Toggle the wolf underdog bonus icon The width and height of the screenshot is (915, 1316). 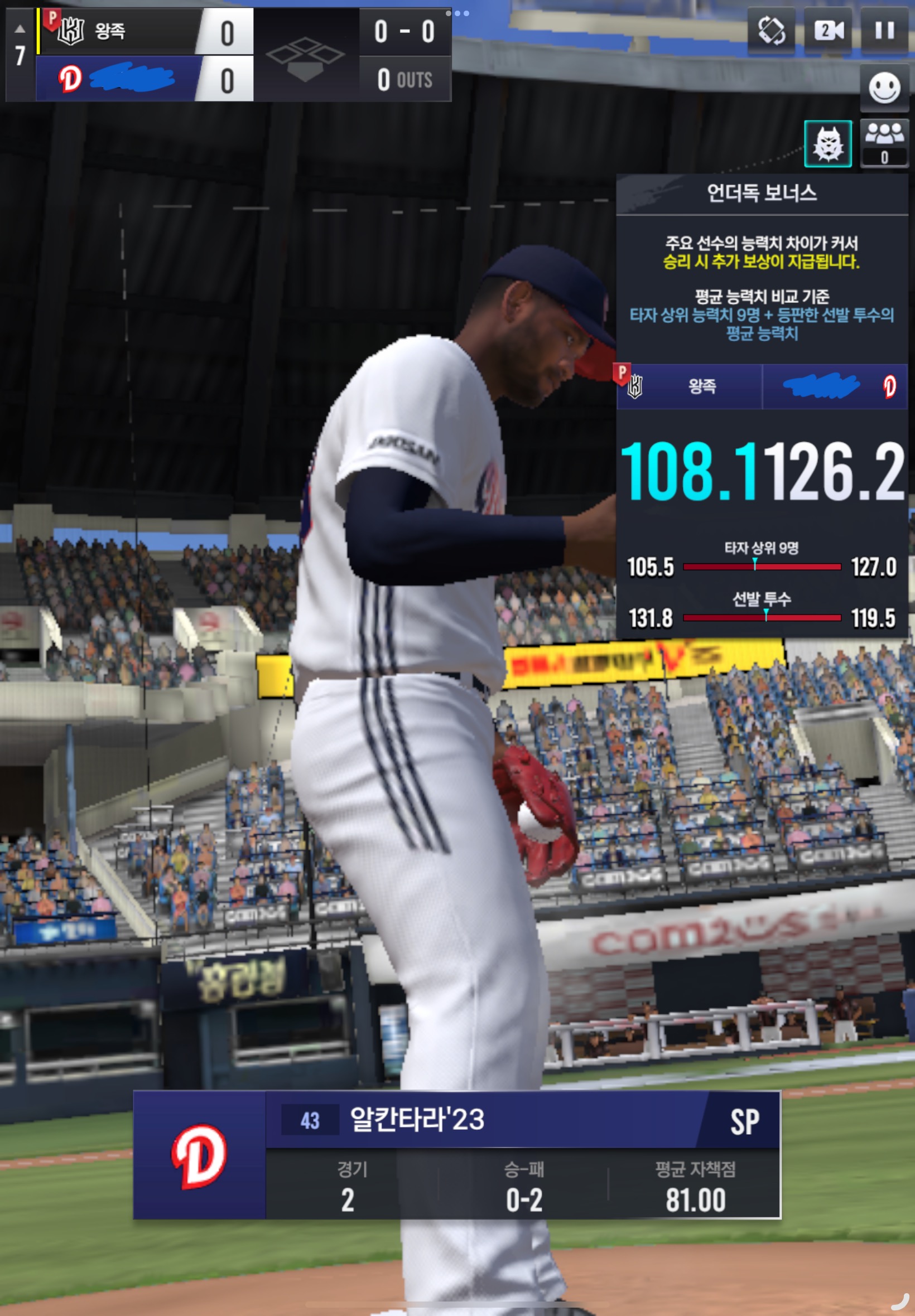(x=827, y=143)
